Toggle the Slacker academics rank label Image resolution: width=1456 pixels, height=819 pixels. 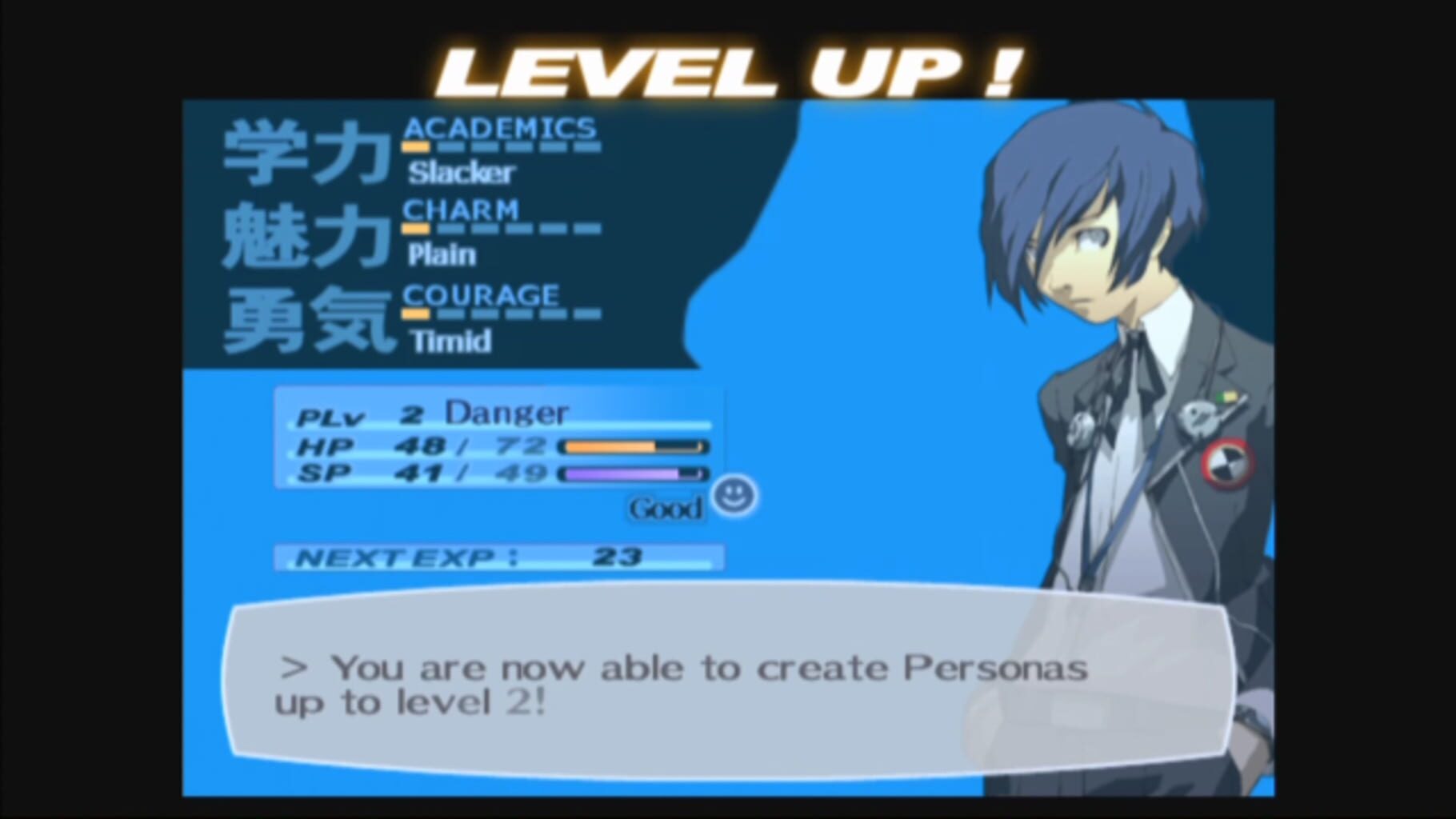461,173
